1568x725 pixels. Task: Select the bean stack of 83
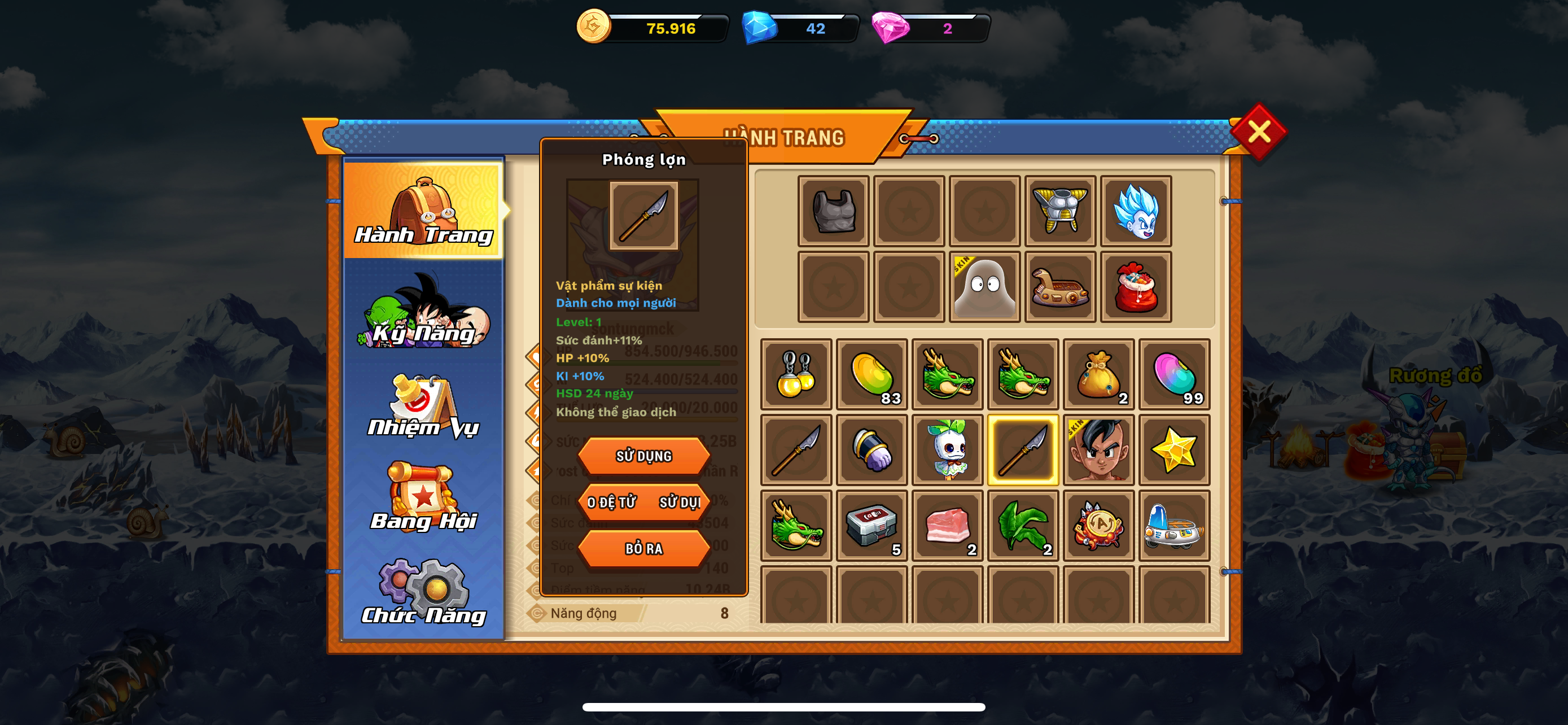pos(871,374)
